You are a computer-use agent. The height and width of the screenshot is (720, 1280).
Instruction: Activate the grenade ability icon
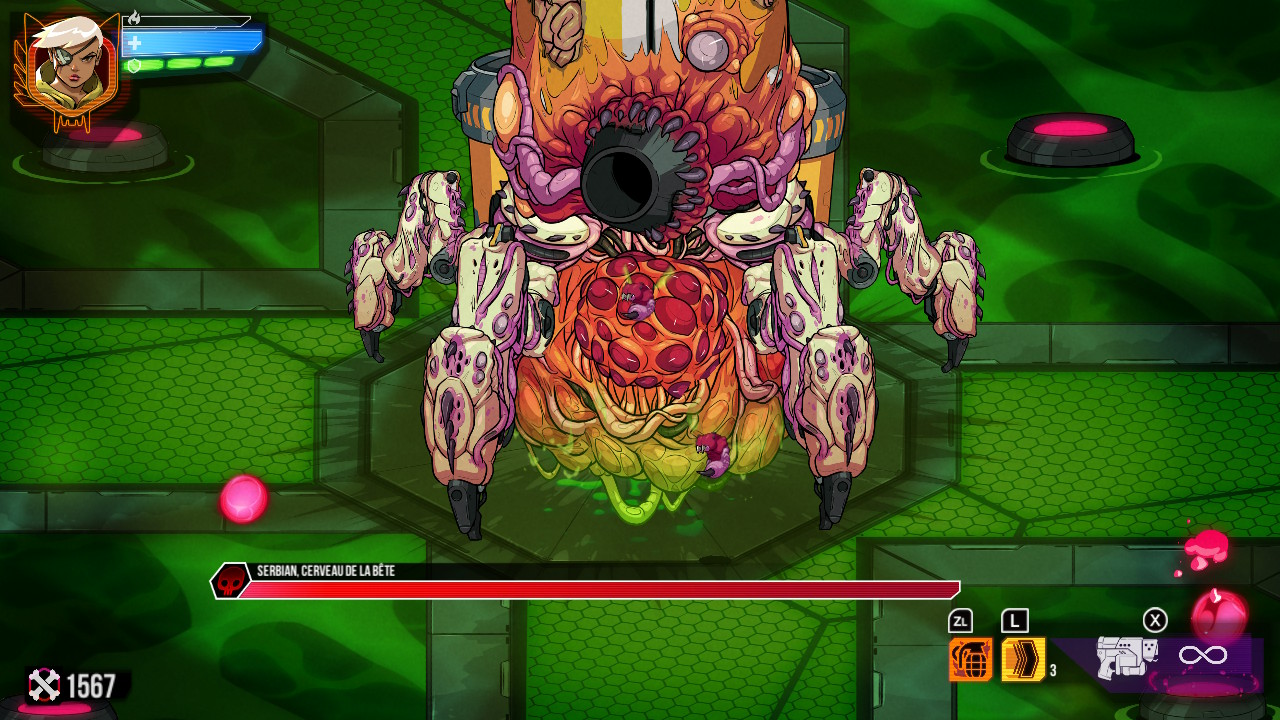click(970, 659)
